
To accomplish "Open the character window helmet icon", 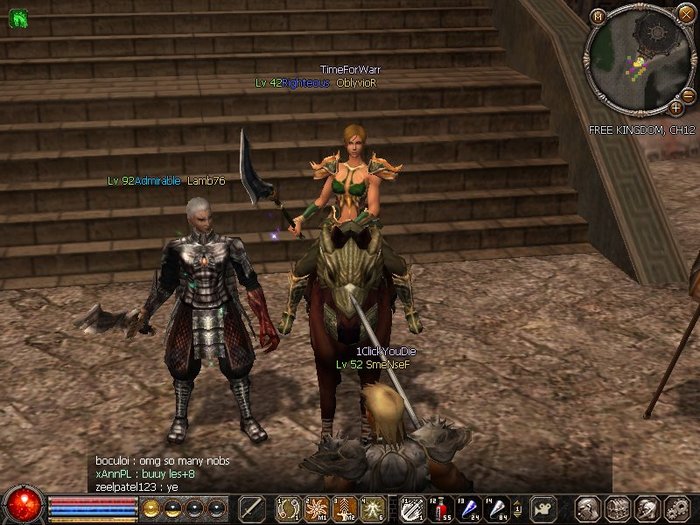I will point(588,507).
